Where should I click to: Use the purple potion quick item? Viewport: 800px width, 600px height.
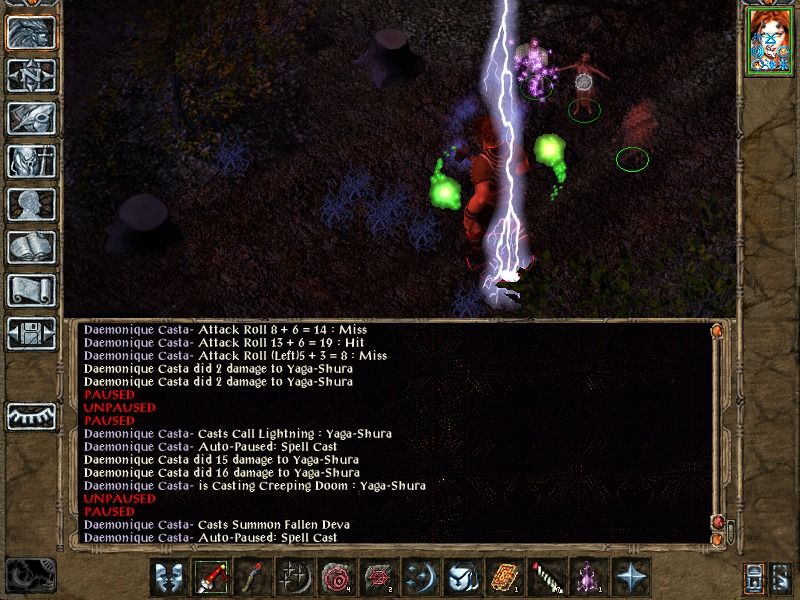pos(589,577)
